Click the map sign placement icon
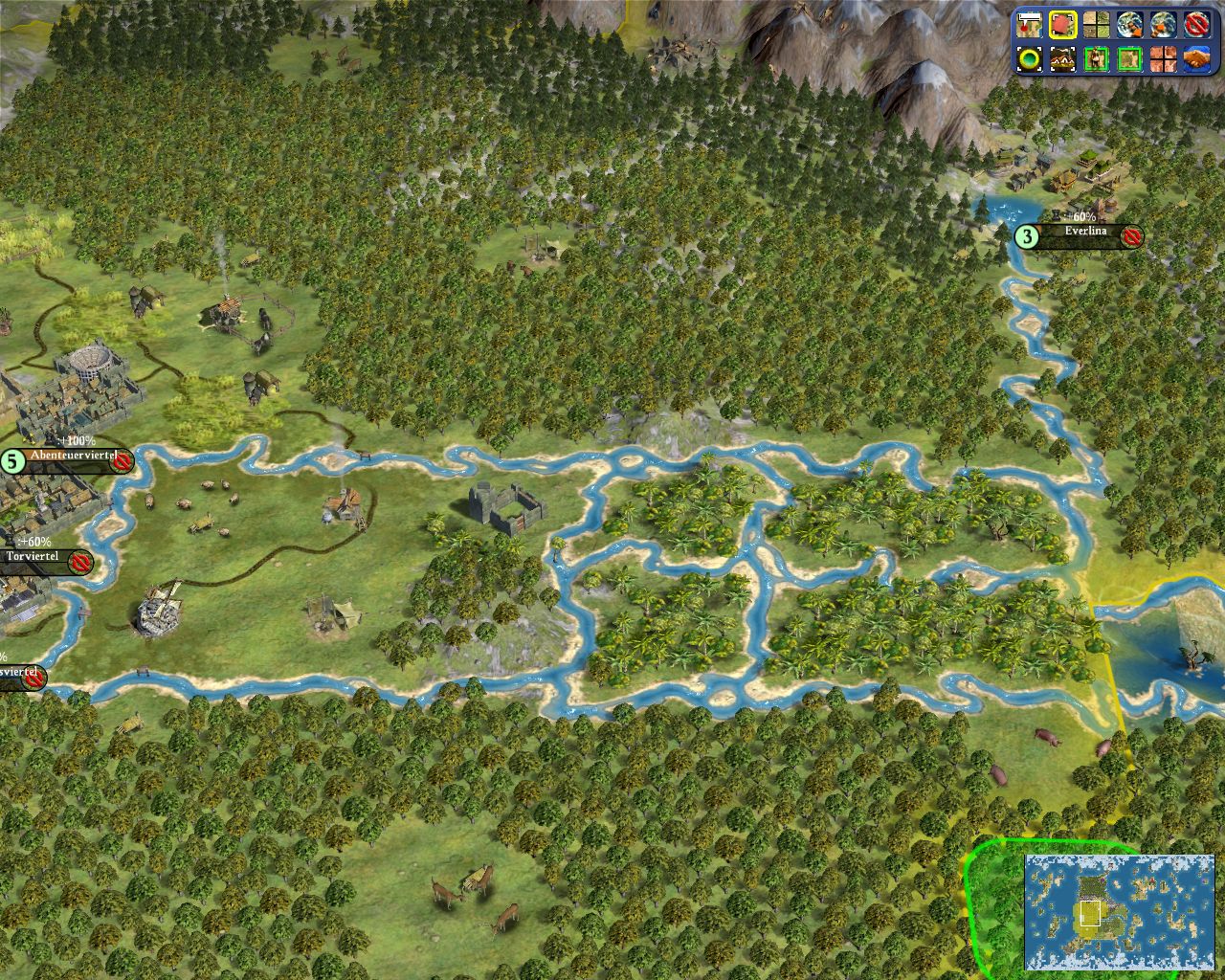Screen dimensions: 1225x980 pyautogui.click(x=1030, y=25)
